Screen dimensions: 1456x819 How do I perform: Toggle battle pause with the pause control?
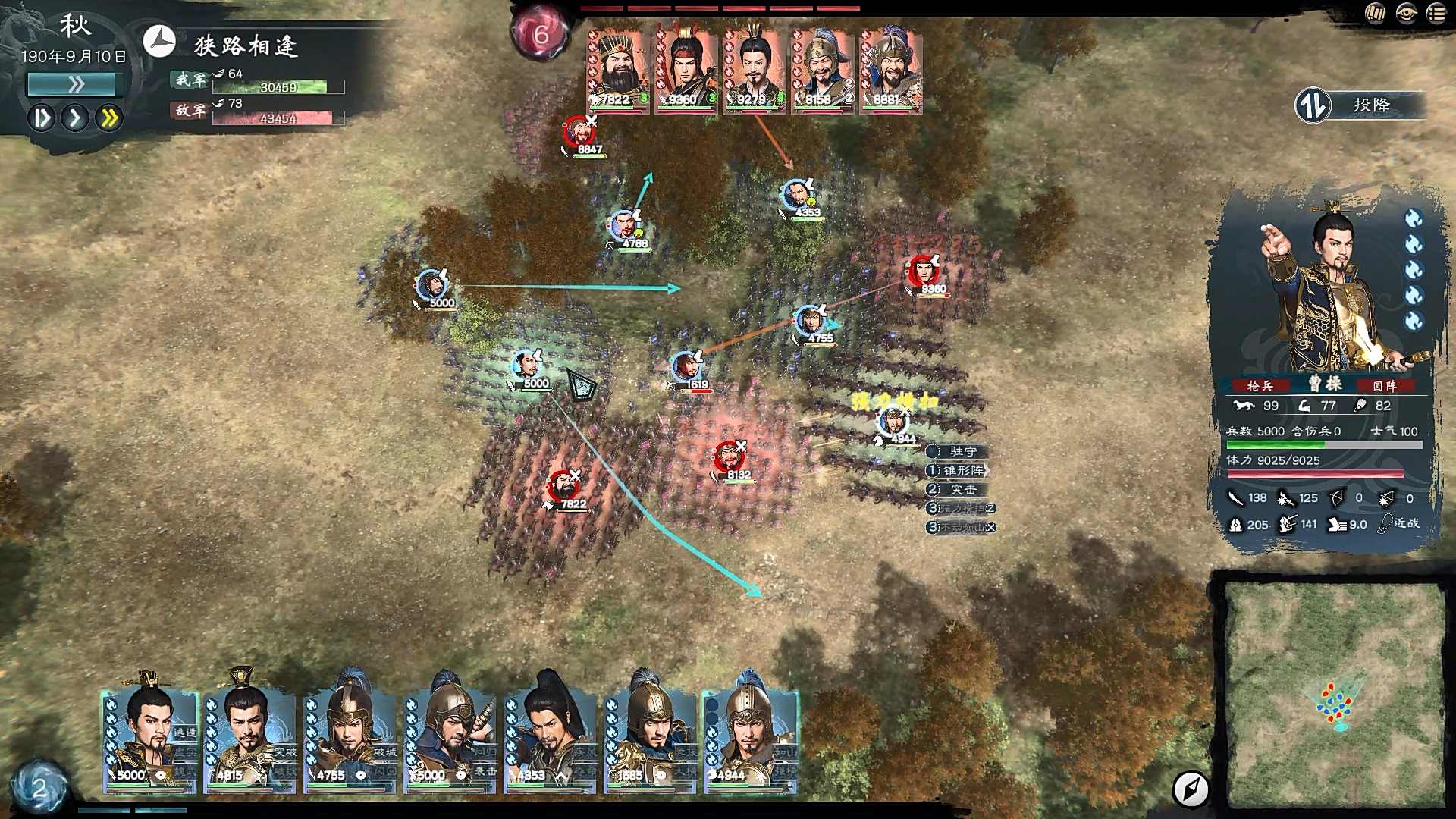click(x=43, y=118)
